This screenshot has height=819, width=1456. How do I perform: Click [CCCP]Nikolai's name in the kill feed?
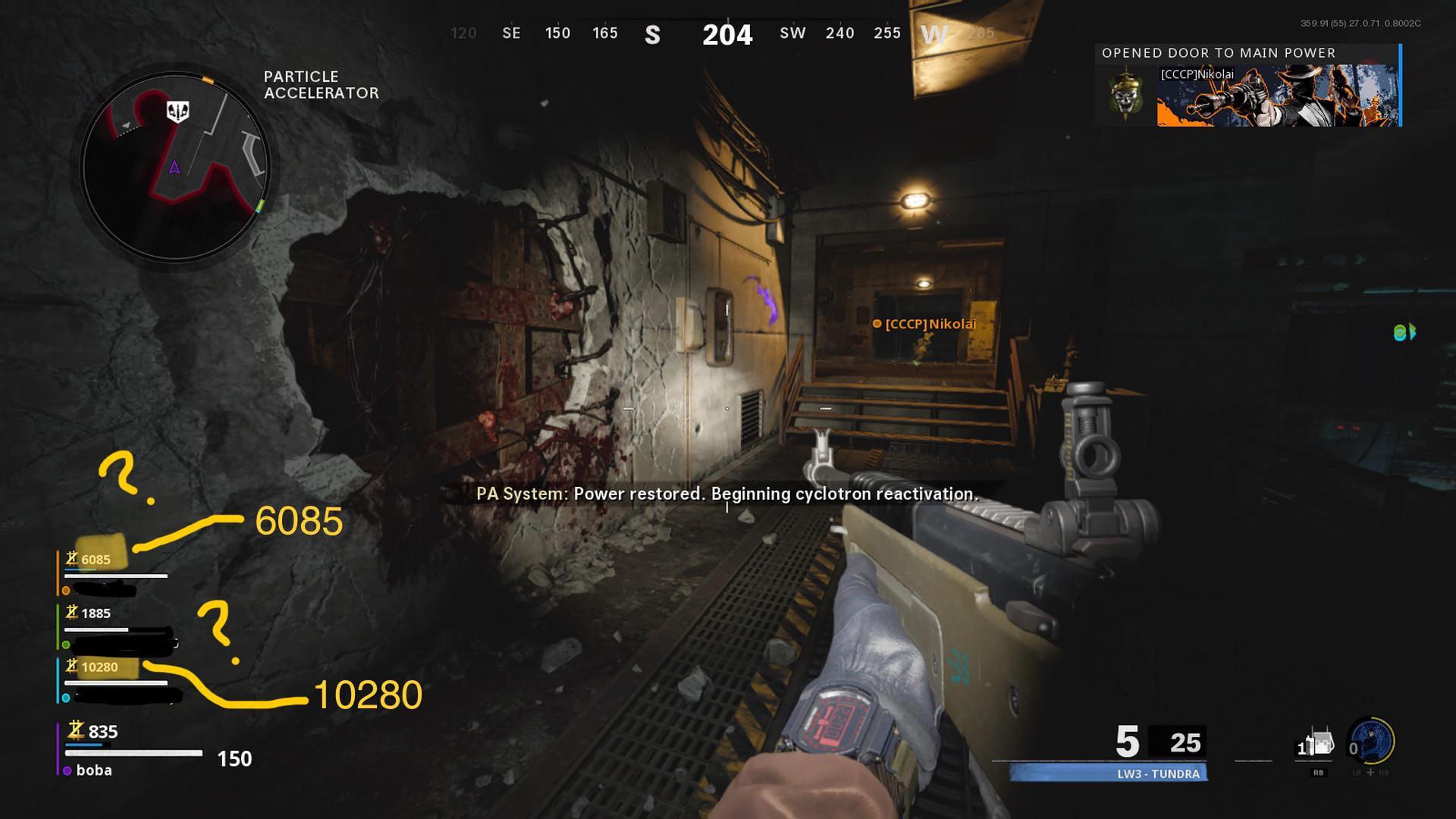click(x=1198, y=74)
